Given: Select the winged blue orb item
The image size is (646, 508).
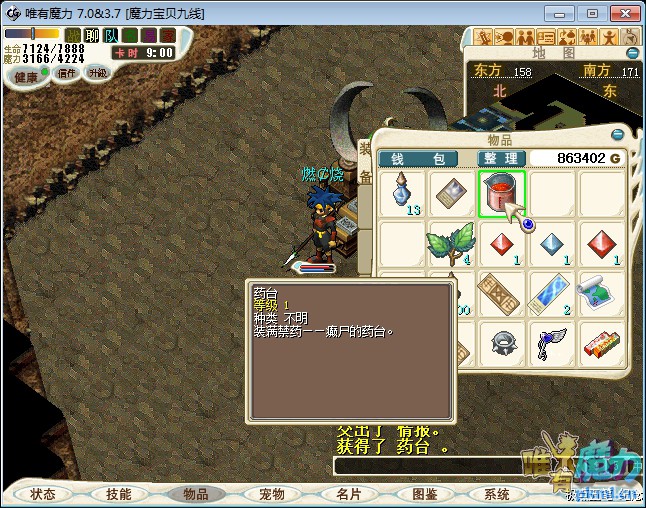Looking at the screenshot, I should click(x=552, y=343).
